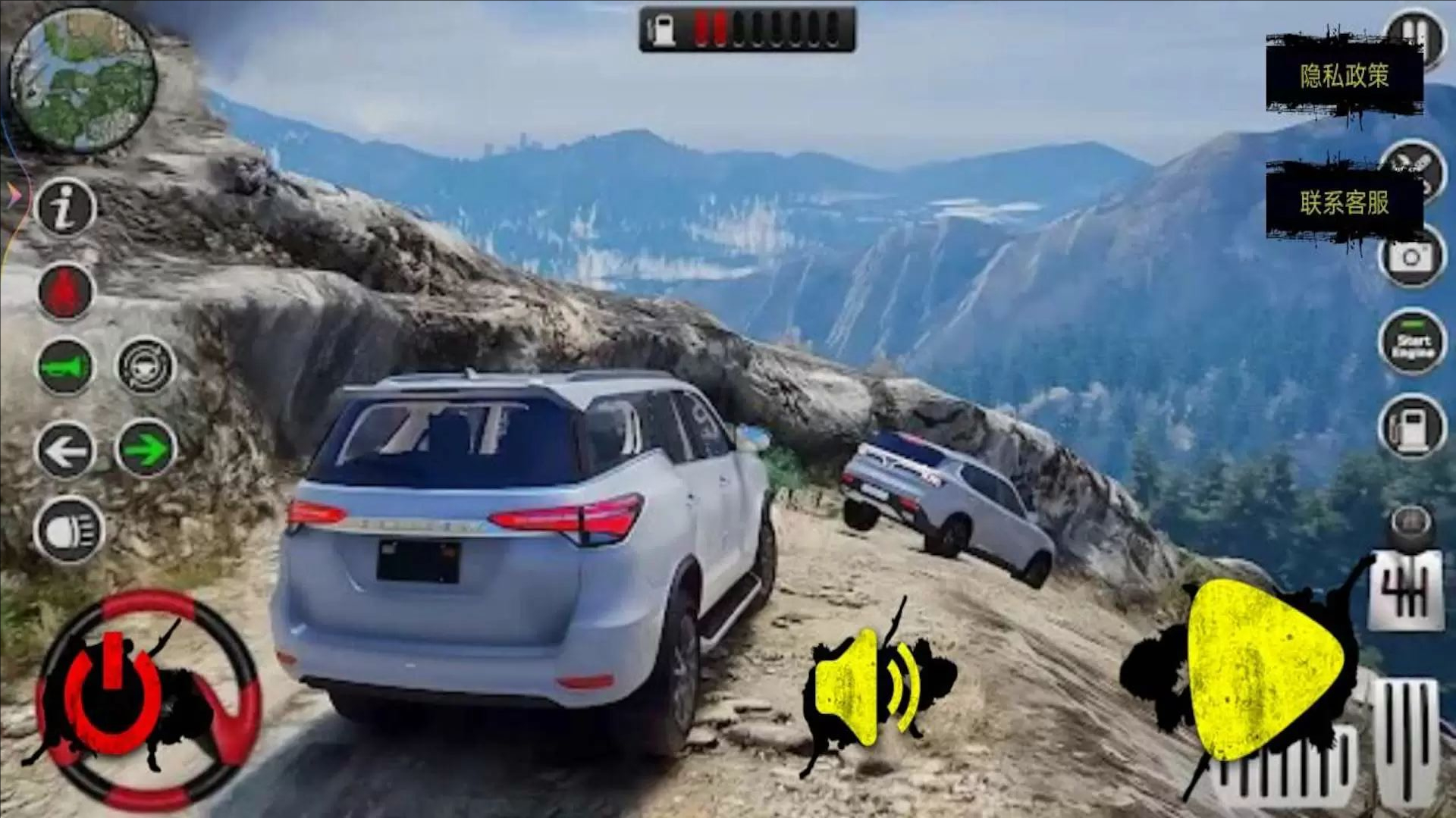Image resolution: width=1456 pixels, height=818 pixels.
Task: Activate the left turn signal arrow
Action: tap(66, 451)
